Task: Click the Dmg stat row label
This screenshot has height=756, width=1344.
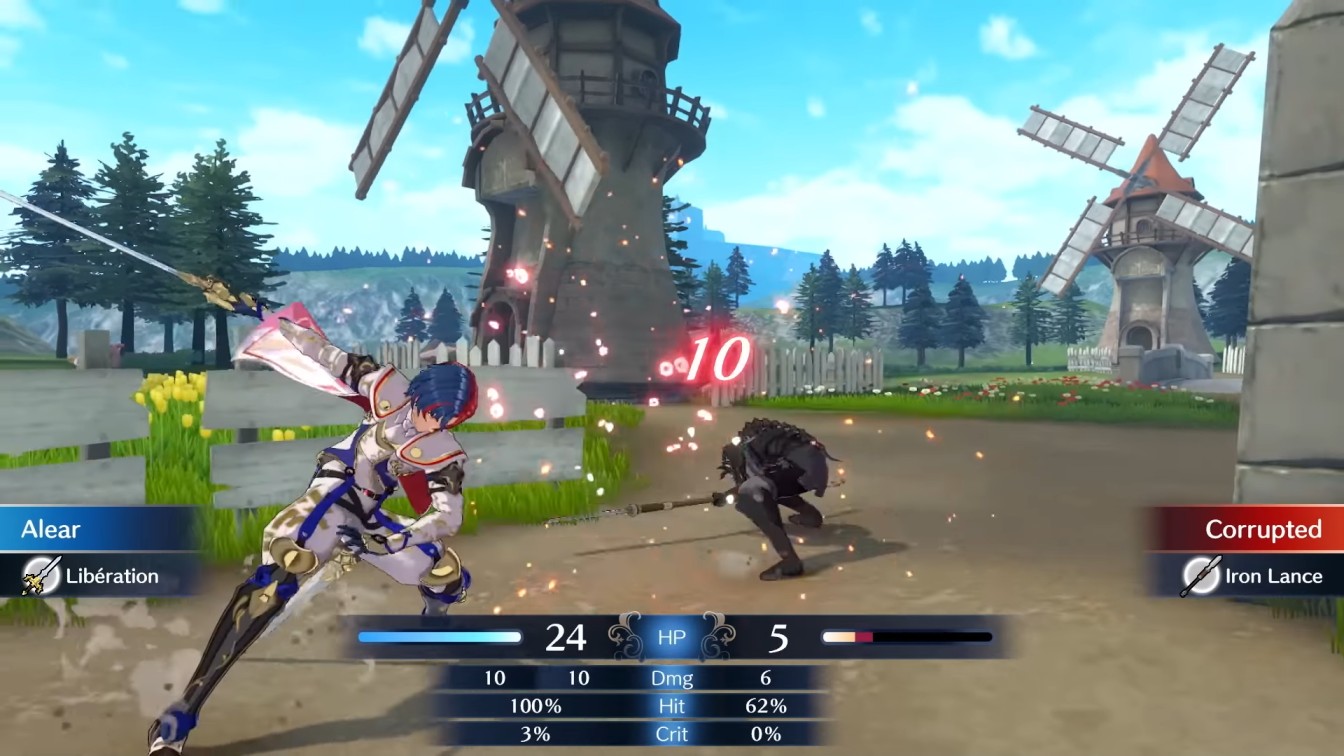Action: point(673,678)
